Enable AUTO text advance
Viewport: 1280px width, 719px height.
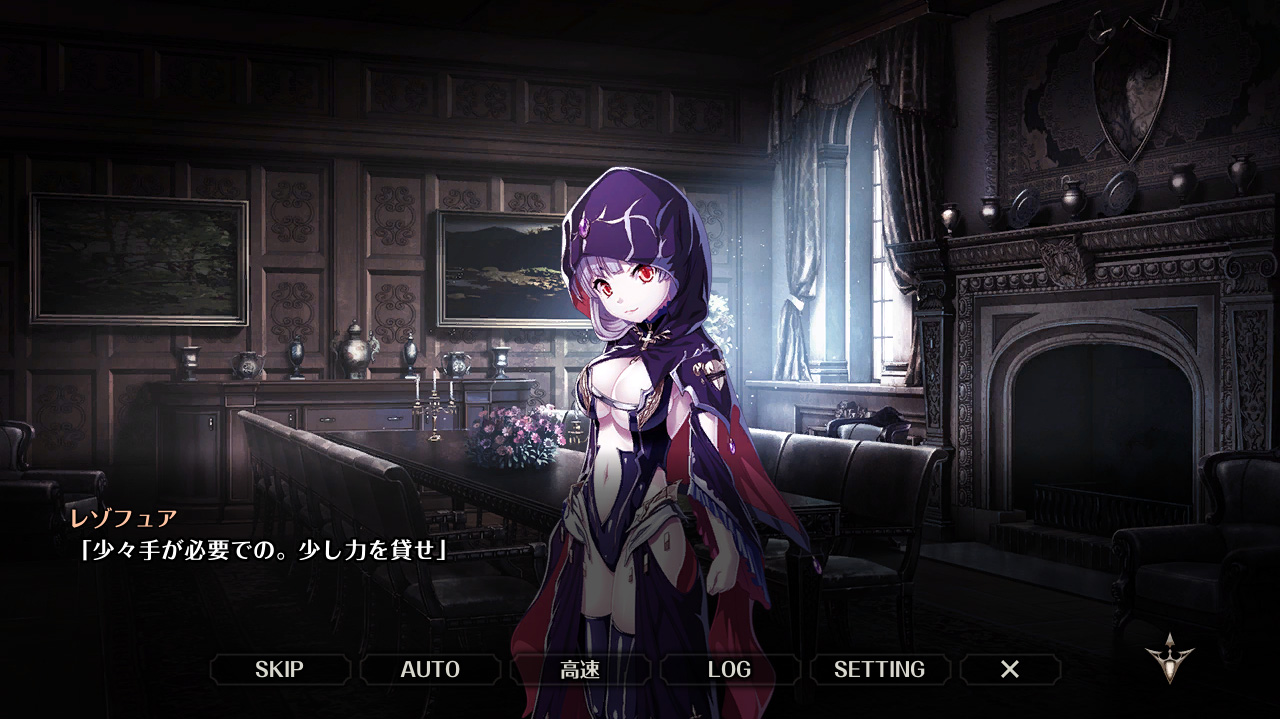click(x=430, y=669)
